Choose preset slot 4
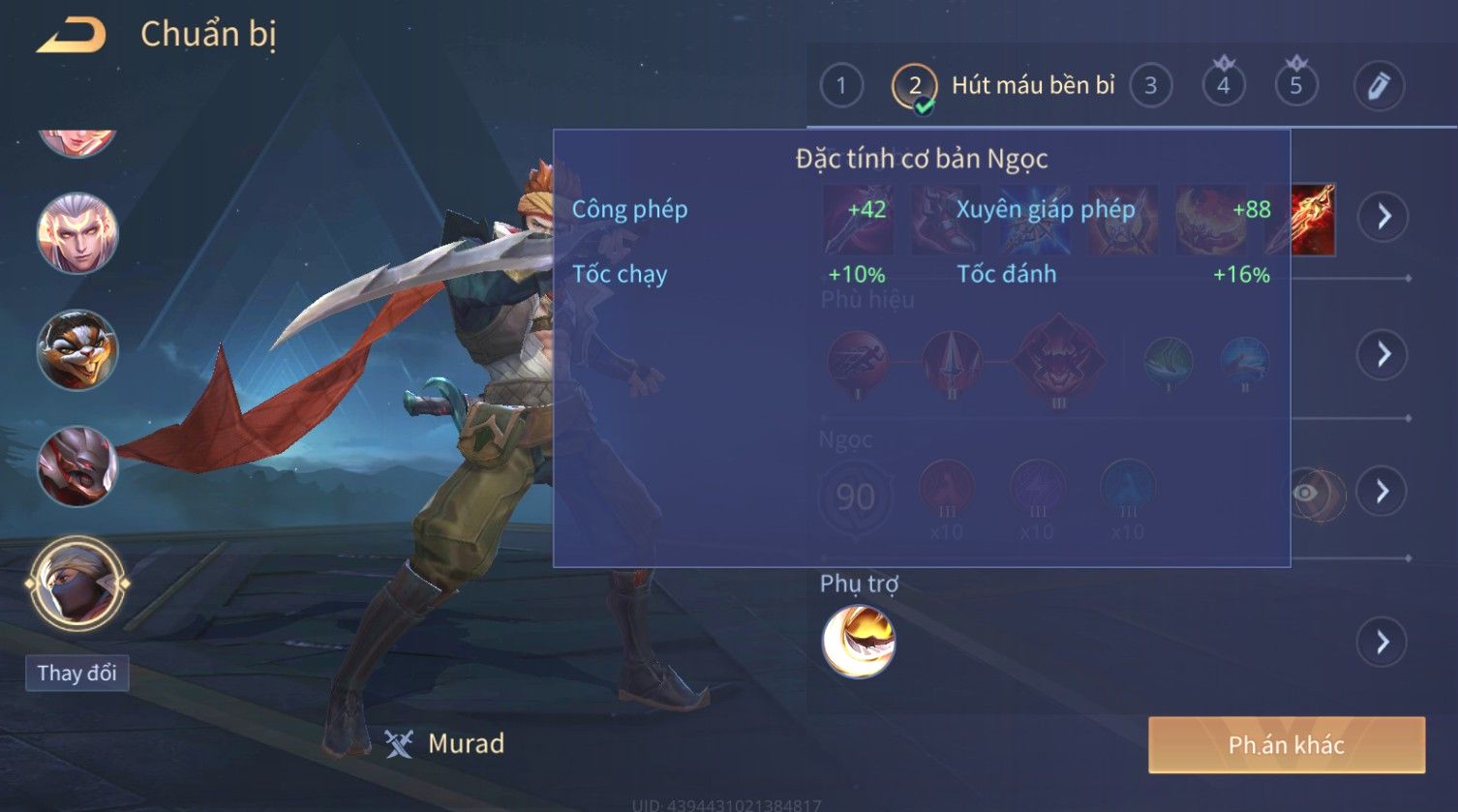 [x=1223, y=86]
